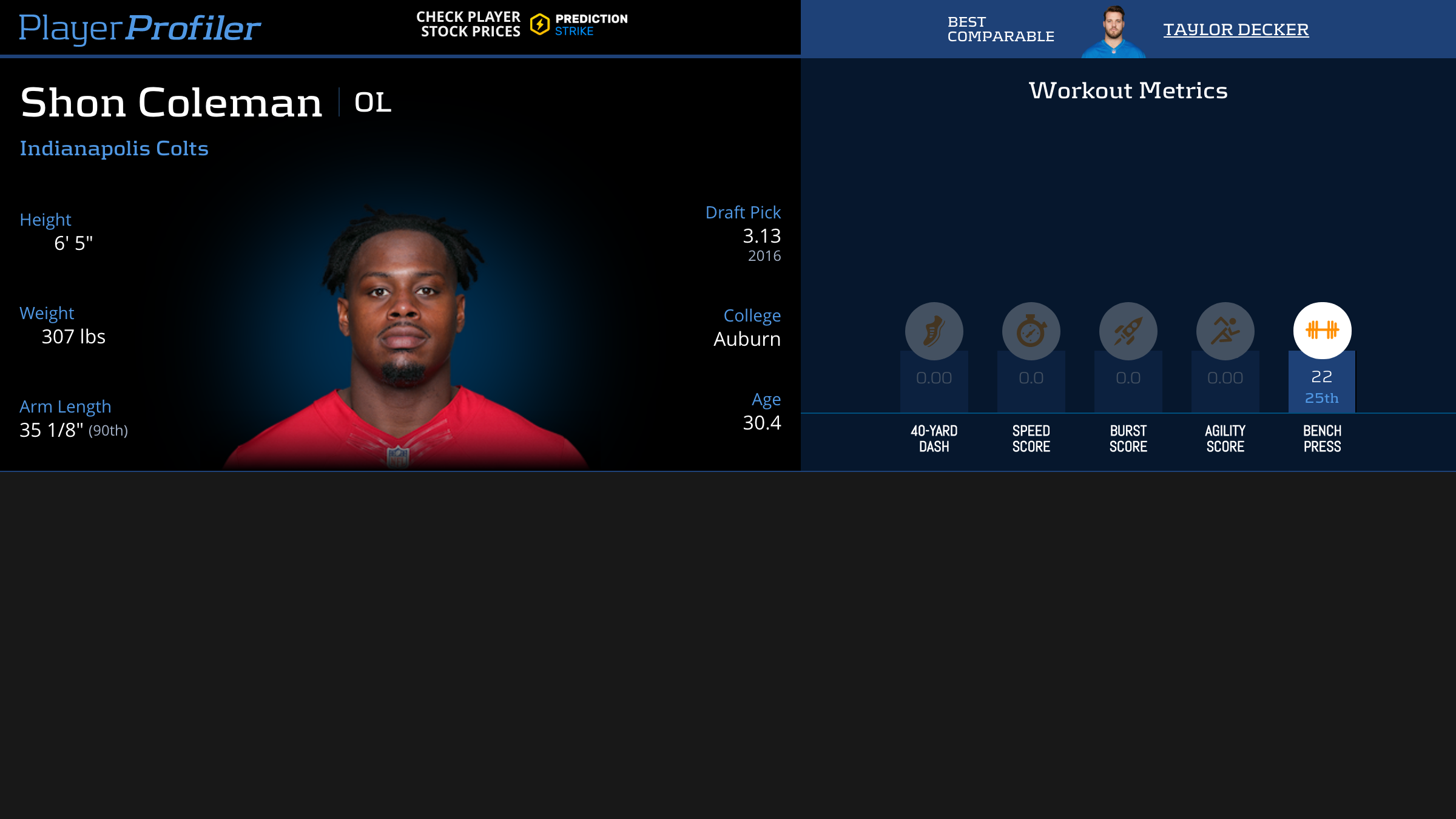Viewport: 1456px width, 819px height.
Task: Open the PlayerProfiler home logo
Action: [140, 28]
